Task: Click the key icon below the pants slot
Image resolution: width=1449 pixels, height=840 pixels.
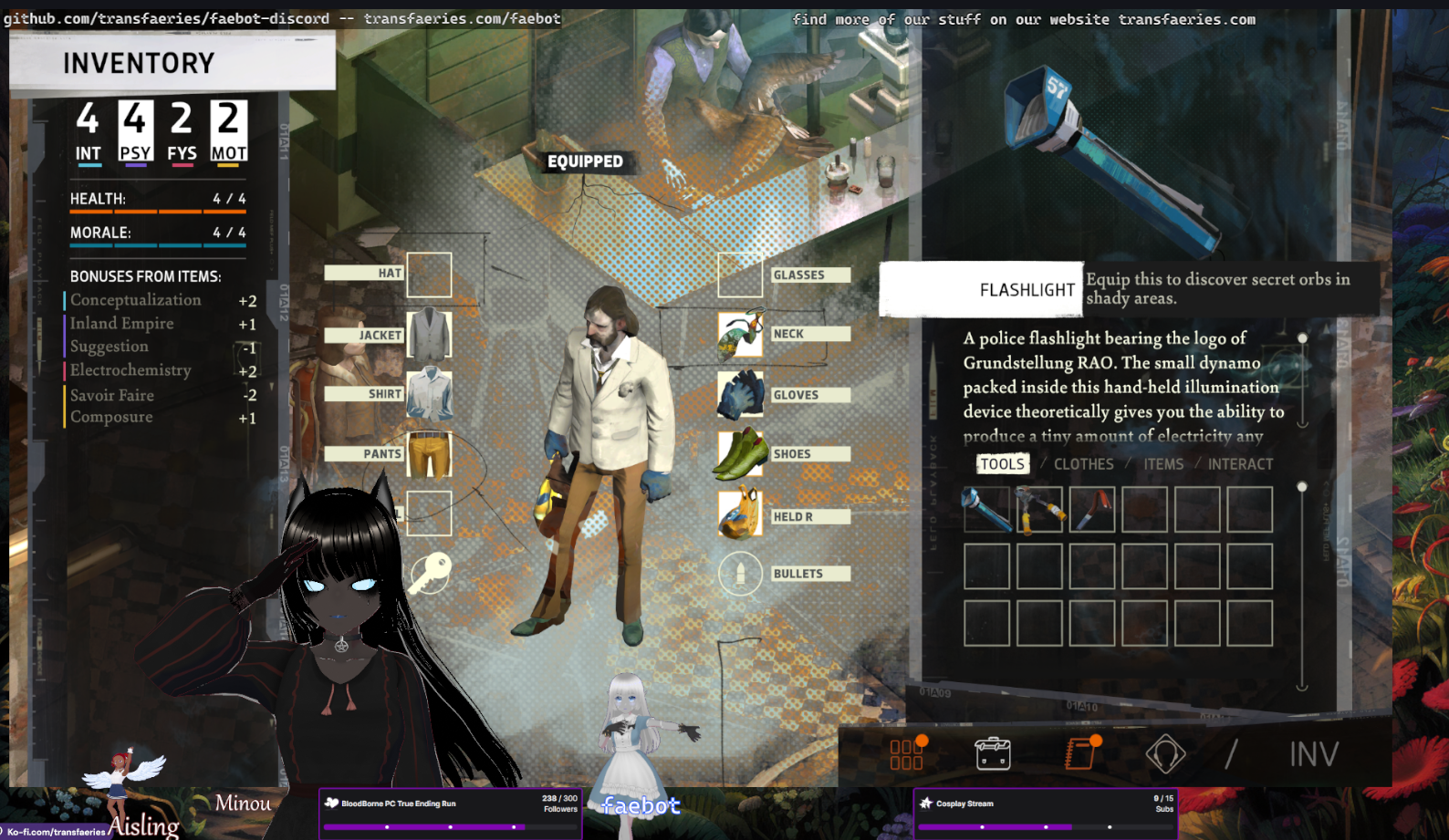Action: 429,574
